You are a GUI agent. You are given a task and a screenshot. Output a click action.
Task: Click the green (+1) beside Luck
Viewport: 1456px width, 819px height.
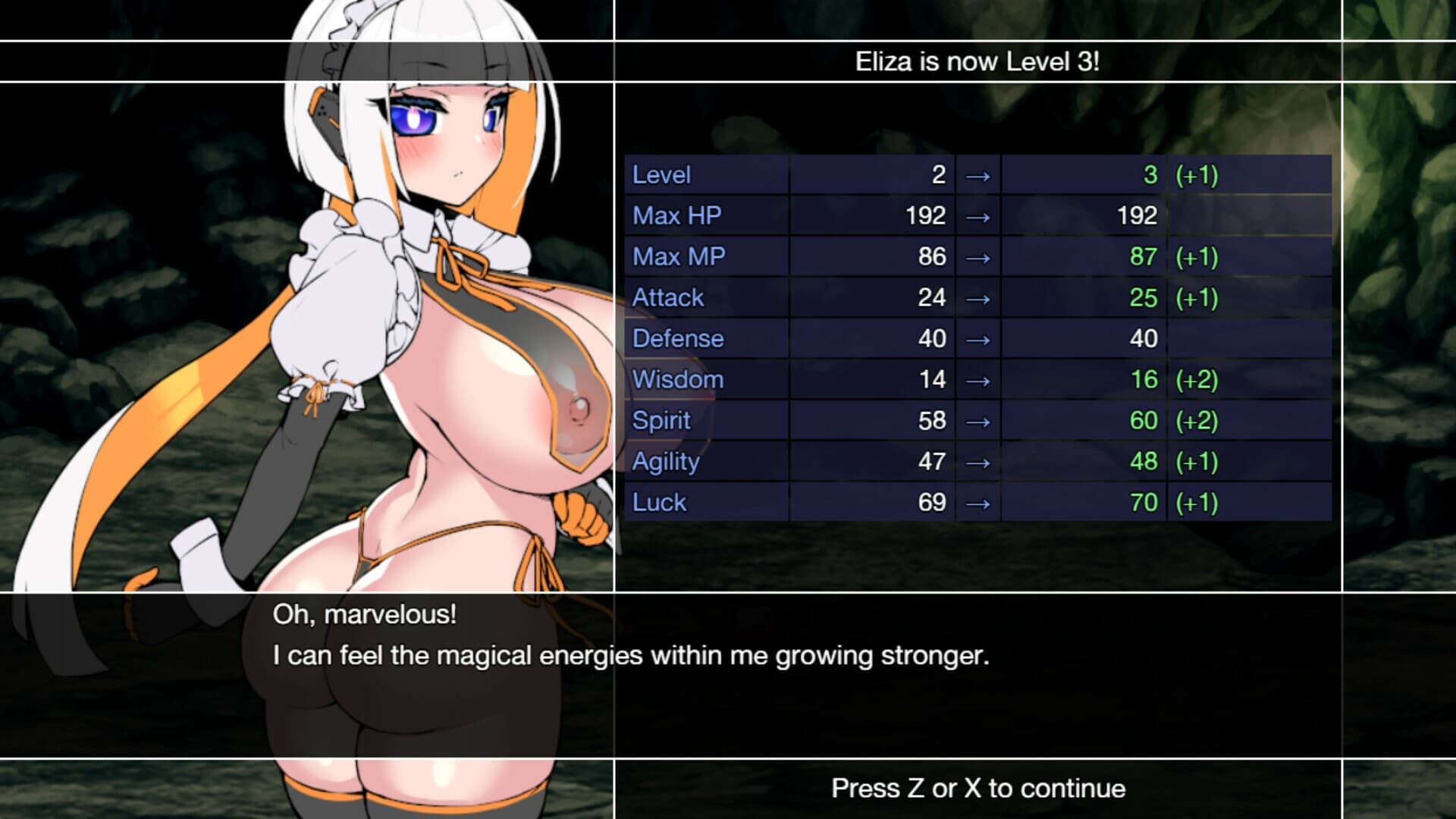[x=1196, y=502]
